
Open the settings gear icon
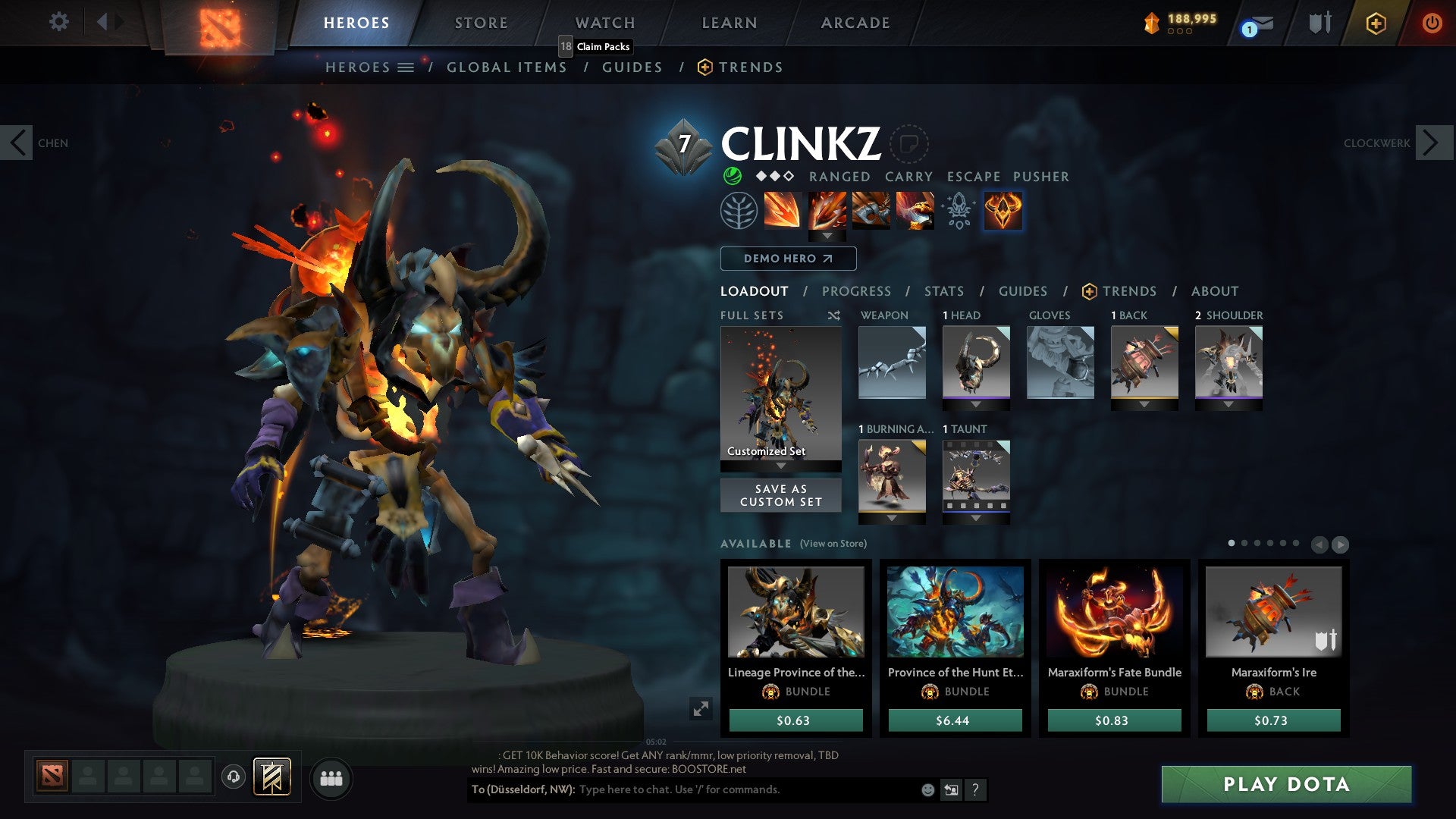tap(58, 22)
